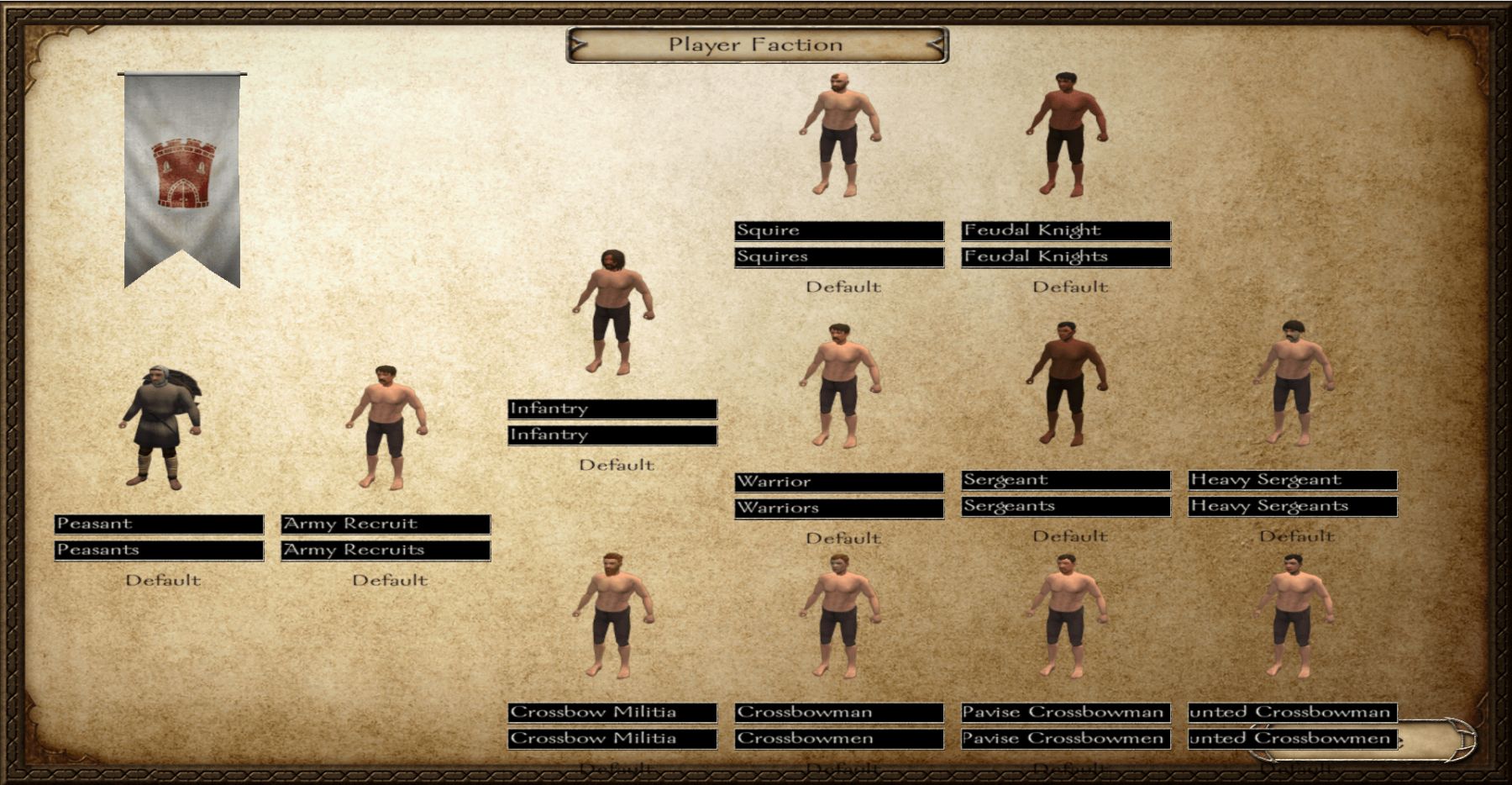The width and height of the screenshot is (1512, 785).
Task: Edit the Feudal Knights plural field
Action: click(x=1065, y=257)
